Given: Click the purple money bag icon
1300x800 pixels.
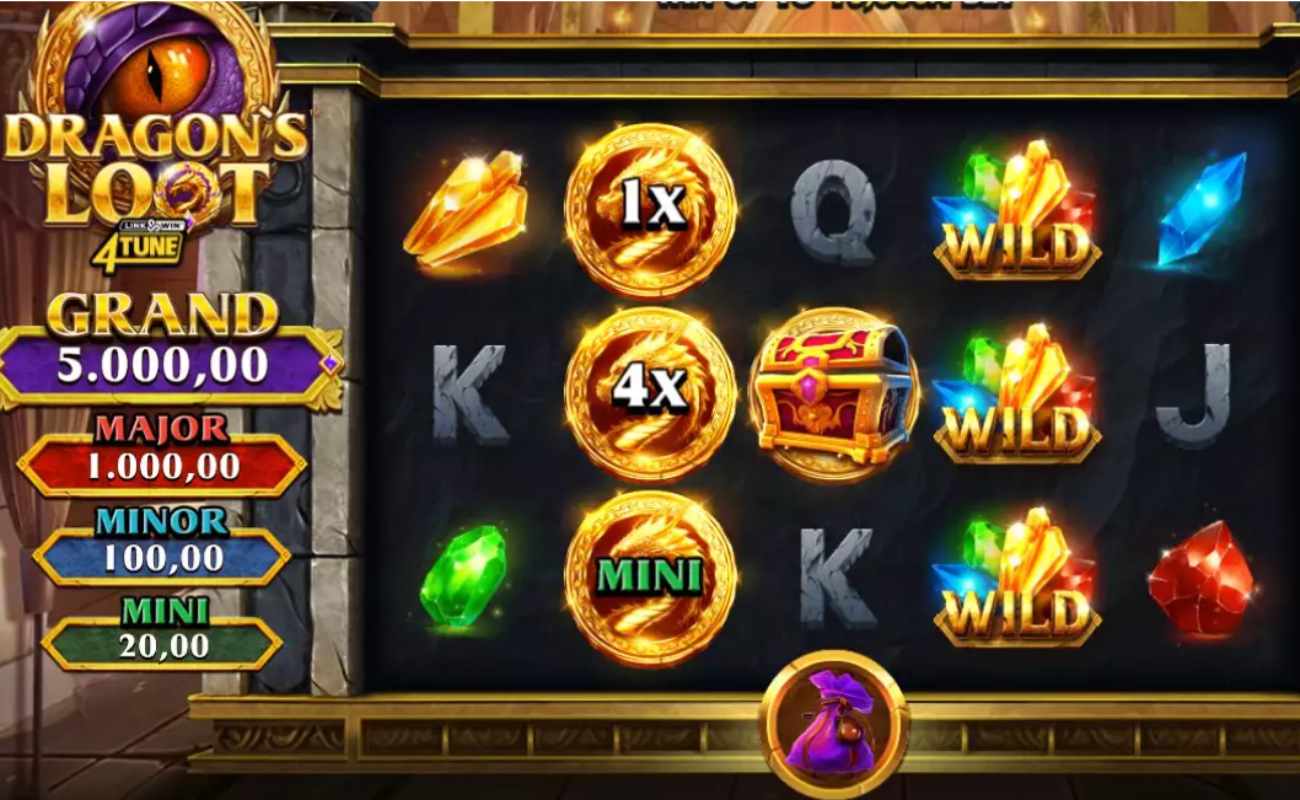Looking at the screenshot, I should pos(833,720).
